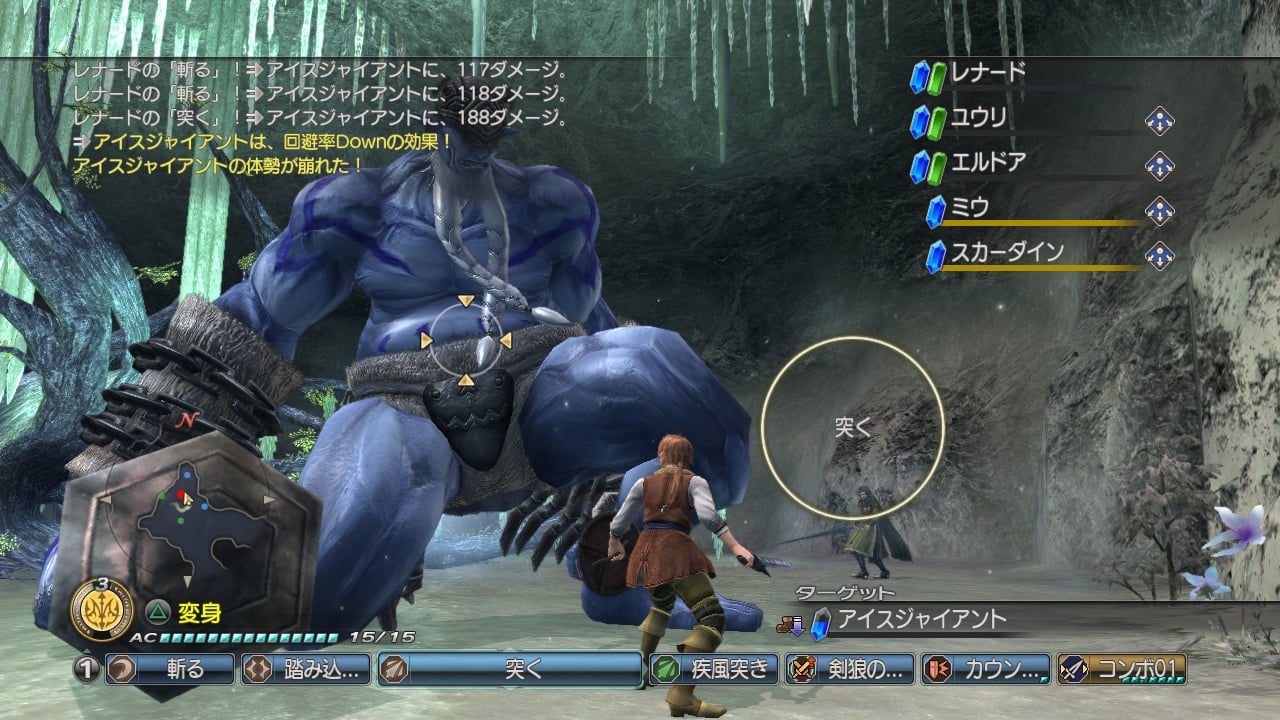Choose the 踏み込み command slot
This screenshot has height=720, width=1280.
point(305,669)
